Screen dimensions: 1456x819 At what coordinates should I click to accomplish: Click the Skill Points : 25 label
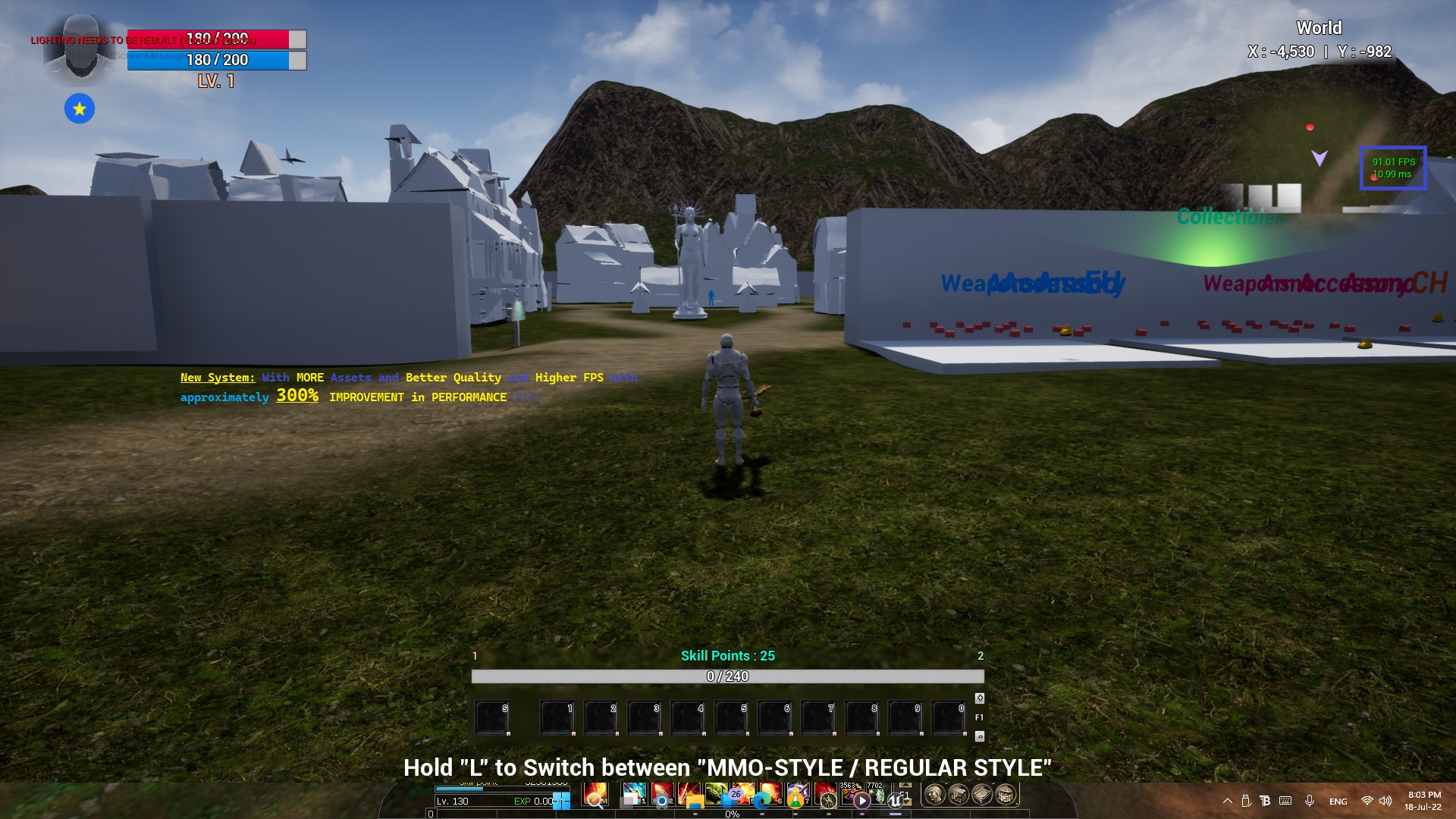tap(728, 656)
